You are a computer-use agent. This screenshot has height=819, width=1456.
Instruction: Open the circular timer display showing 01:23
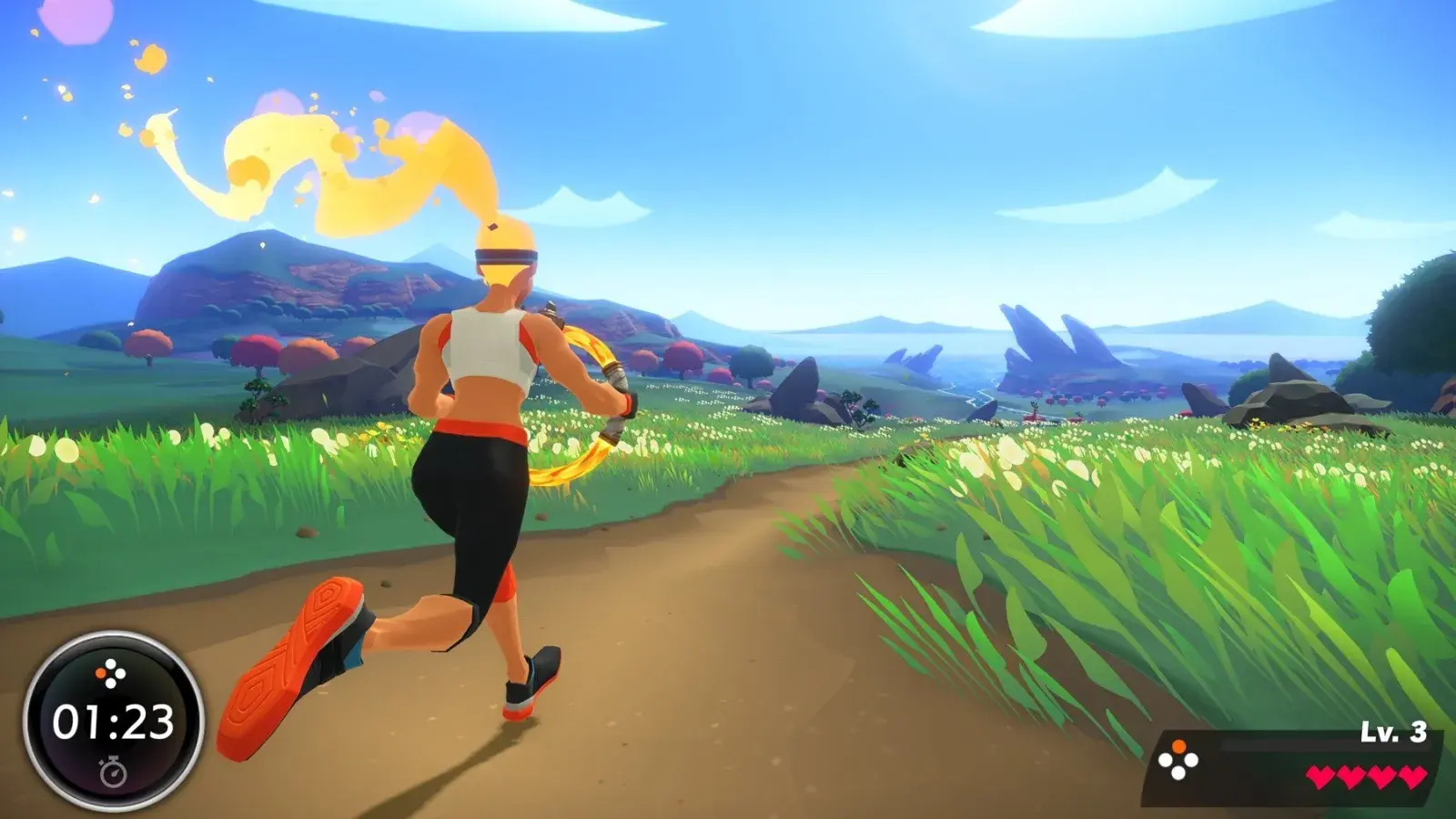[x=113, y=722]
